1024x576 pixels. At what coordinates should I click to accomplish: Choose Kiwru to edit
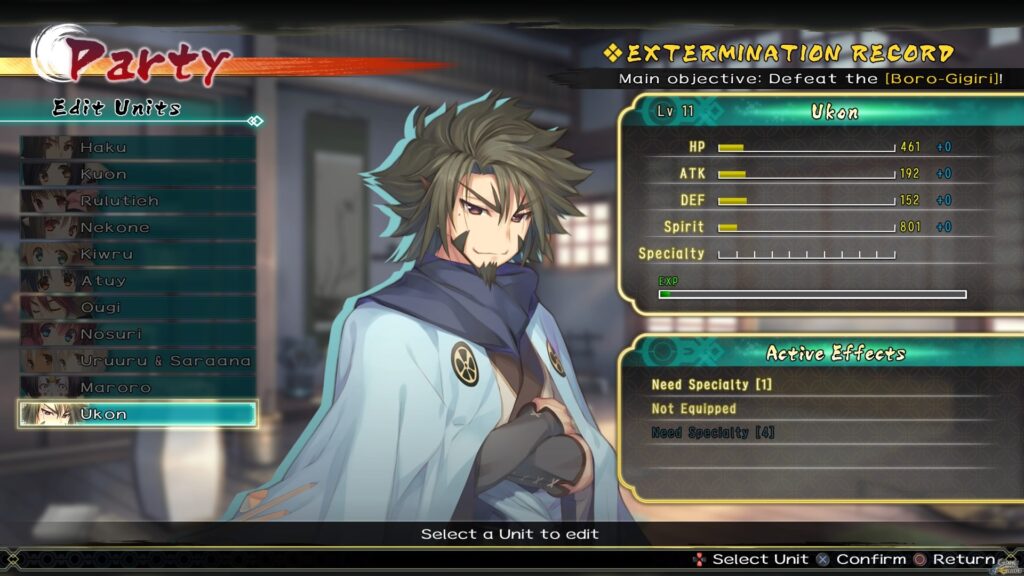[138, 254]
